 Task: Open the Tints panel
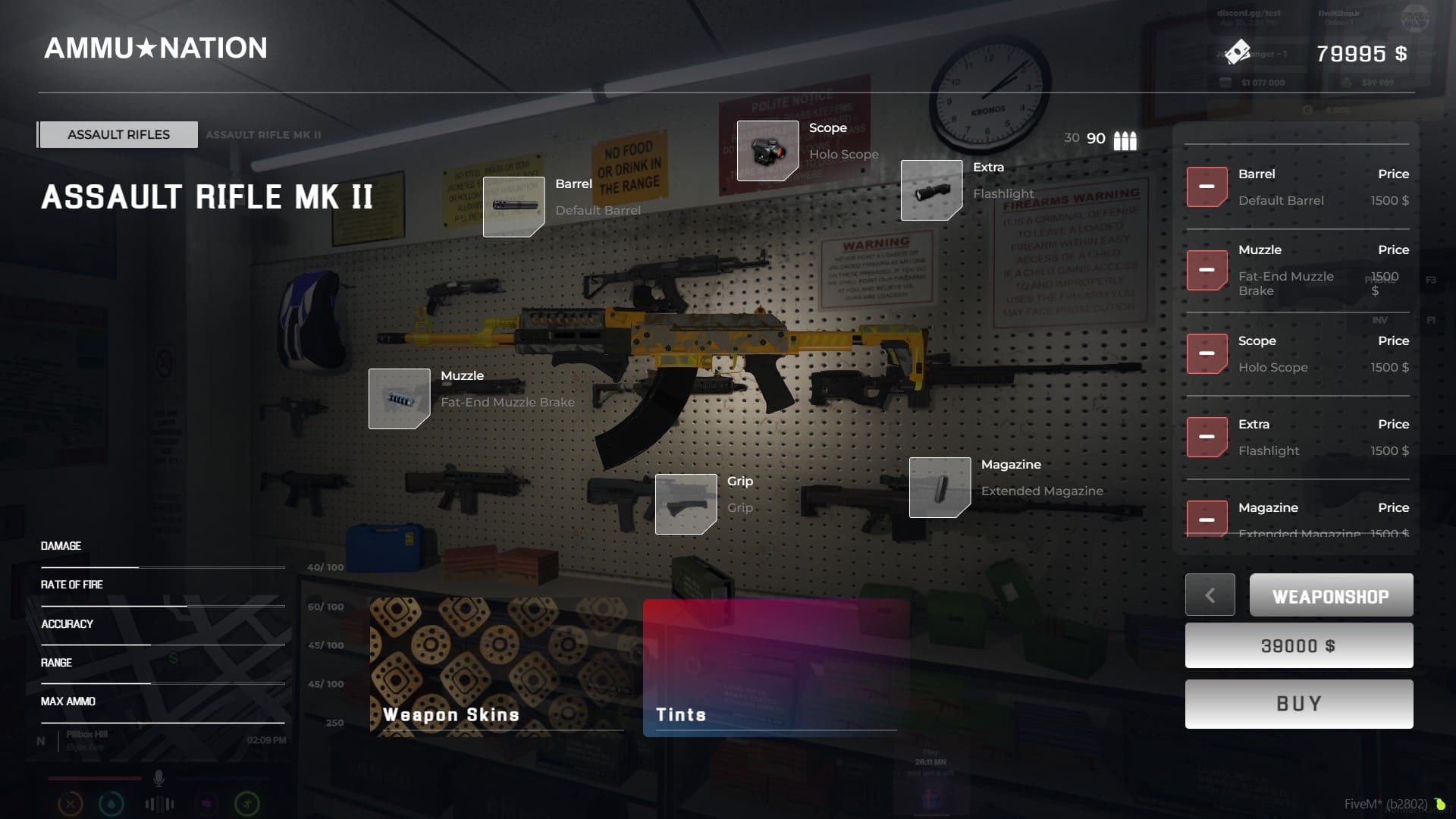[775, 666]
